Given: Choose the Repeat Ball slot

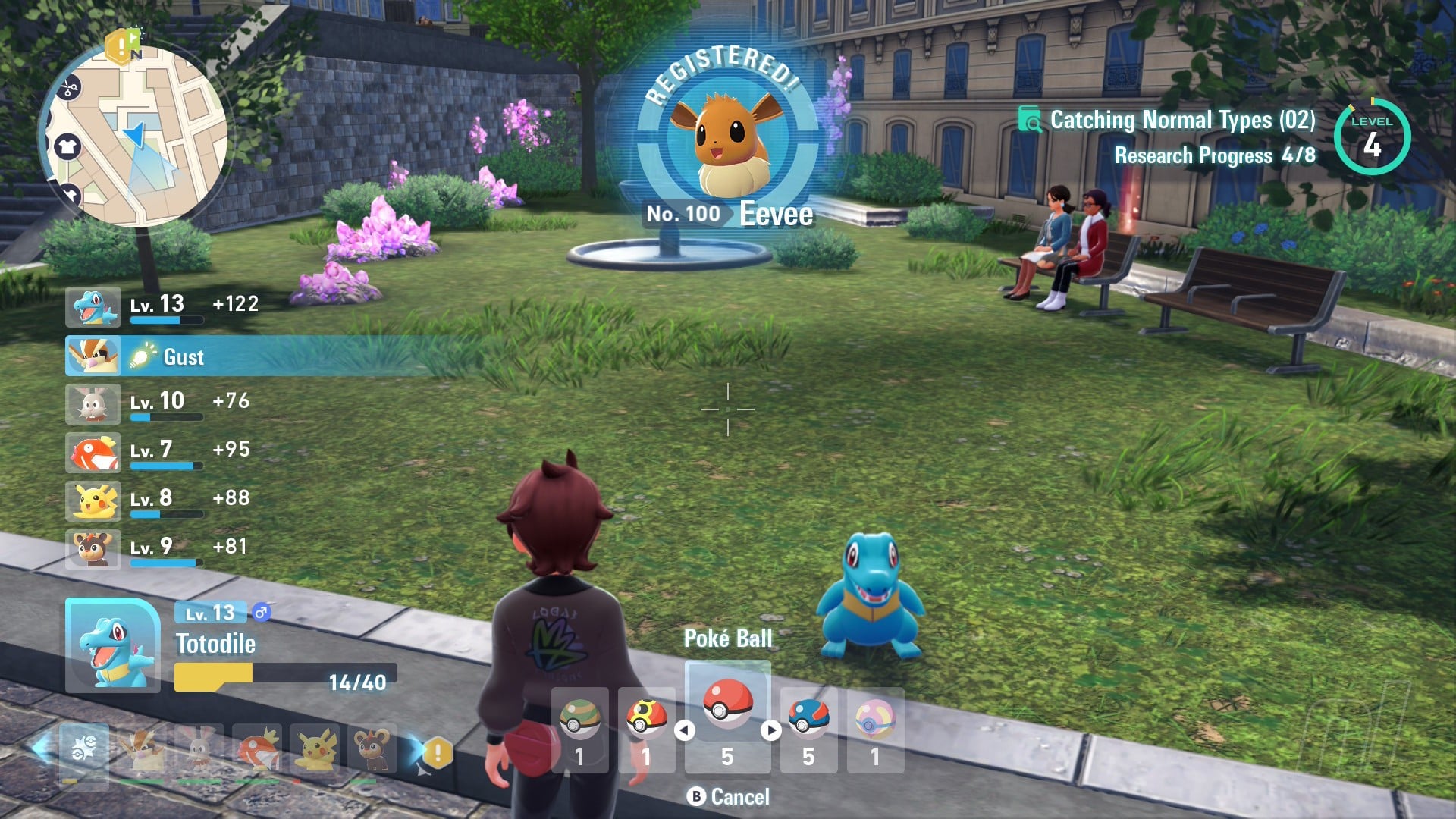Looking at the screenshot, I should 646,730.
